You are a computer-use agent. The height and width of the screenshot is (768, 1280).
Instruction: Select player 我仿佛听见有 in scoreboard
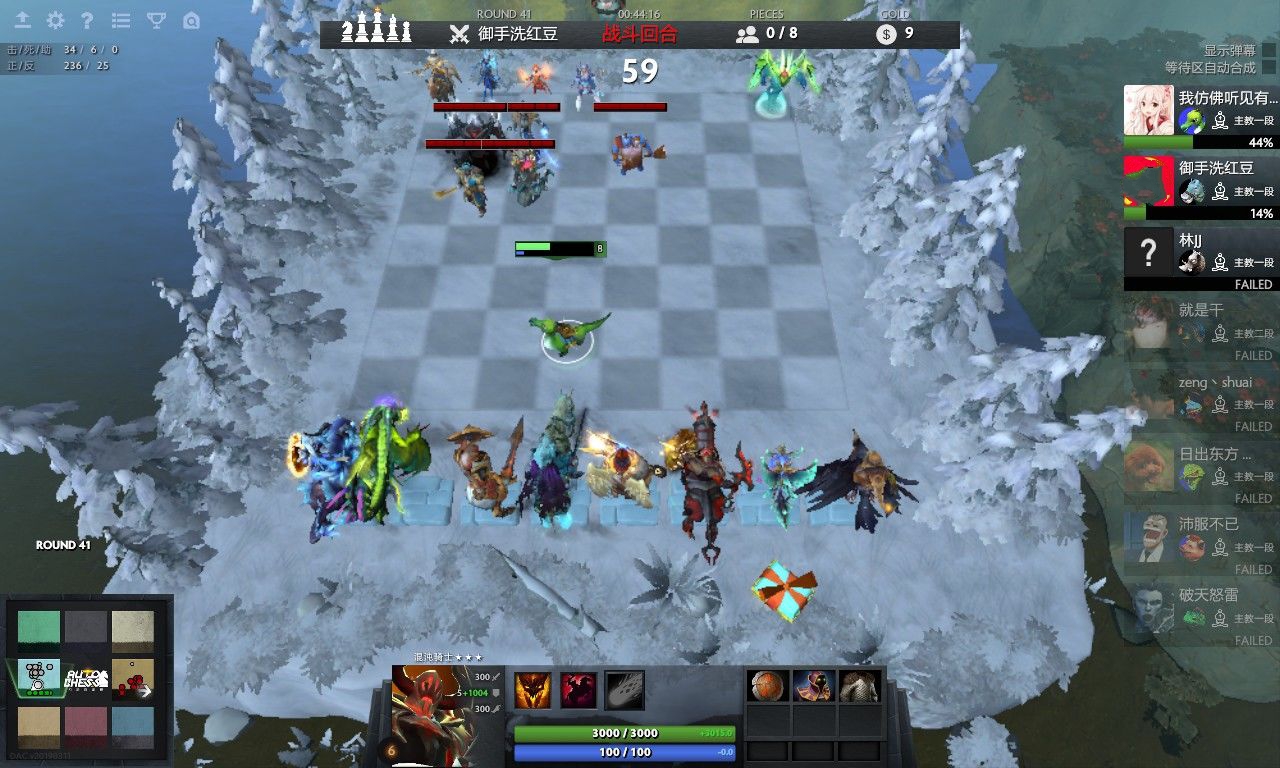[x=1200, y=116]
